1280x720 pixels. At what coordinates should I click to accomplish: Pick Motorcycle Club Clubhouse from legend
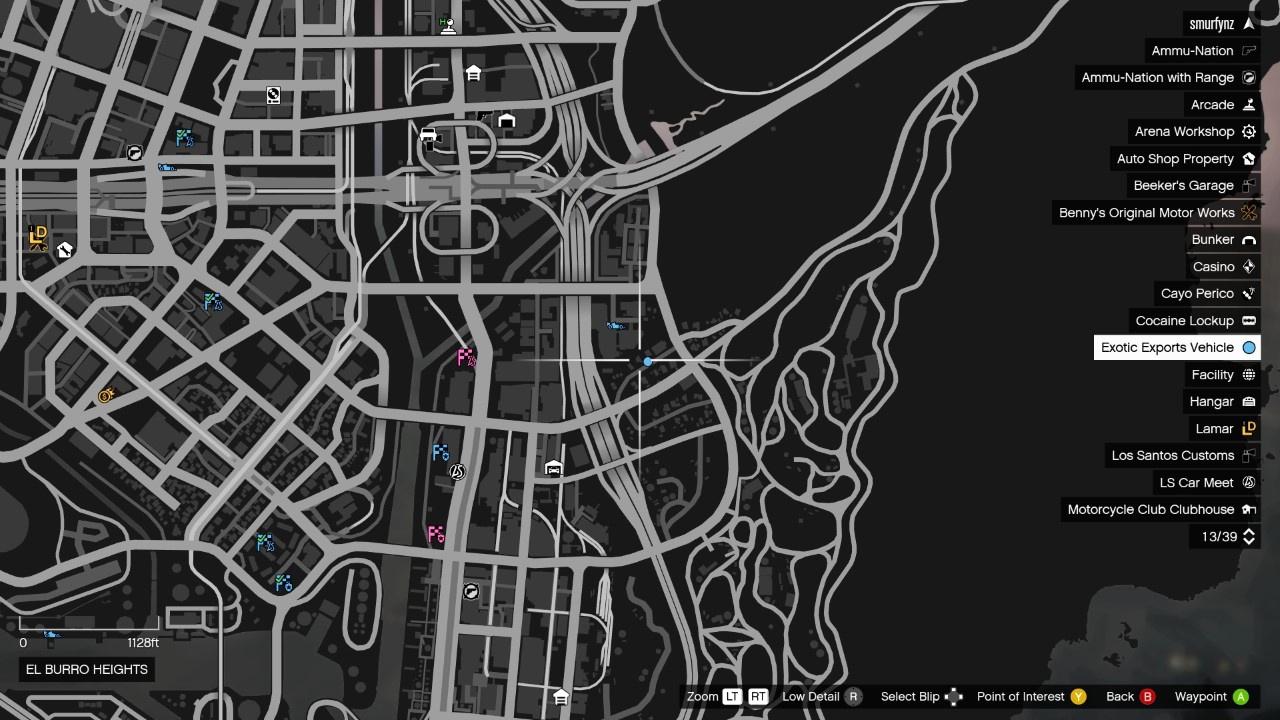[x=1150, y=510]
